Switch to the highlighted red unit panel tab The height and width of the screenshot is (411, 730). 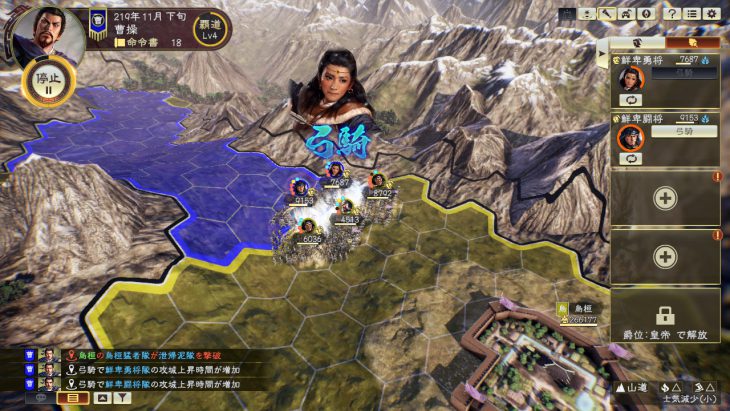[692, 42]
